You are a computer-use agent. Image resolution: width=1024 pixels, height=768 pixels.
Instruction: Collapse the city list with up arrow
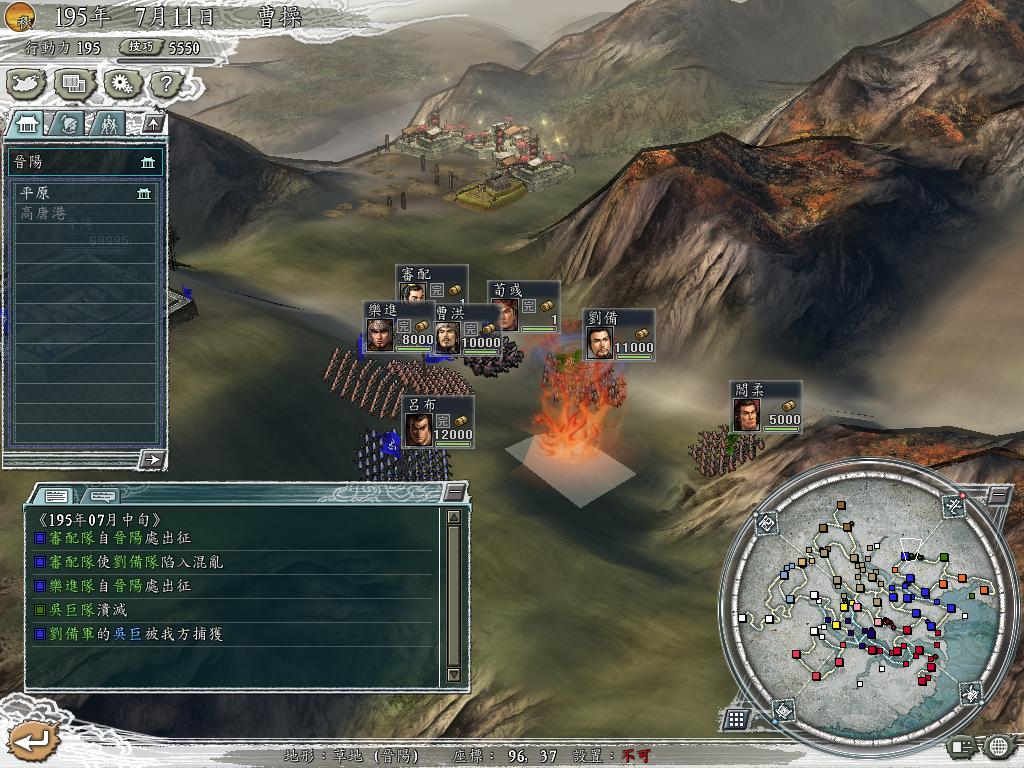point(153,123)
